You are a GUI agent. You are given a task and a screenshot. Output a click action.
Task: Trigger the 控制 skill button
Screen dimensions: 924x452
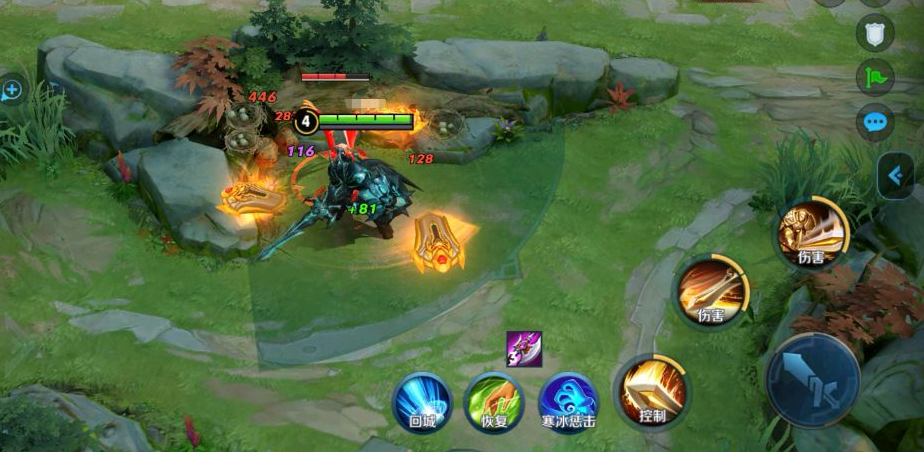tap(651, 391)
